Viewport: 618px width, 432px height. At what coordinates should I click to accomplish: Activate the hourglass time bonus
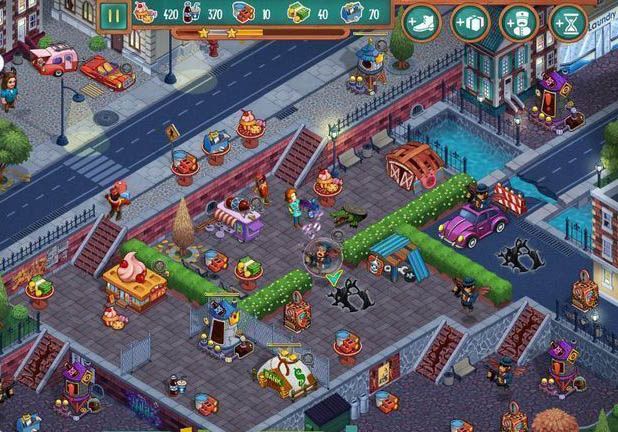pyautogui.click(x=570, y=21)
